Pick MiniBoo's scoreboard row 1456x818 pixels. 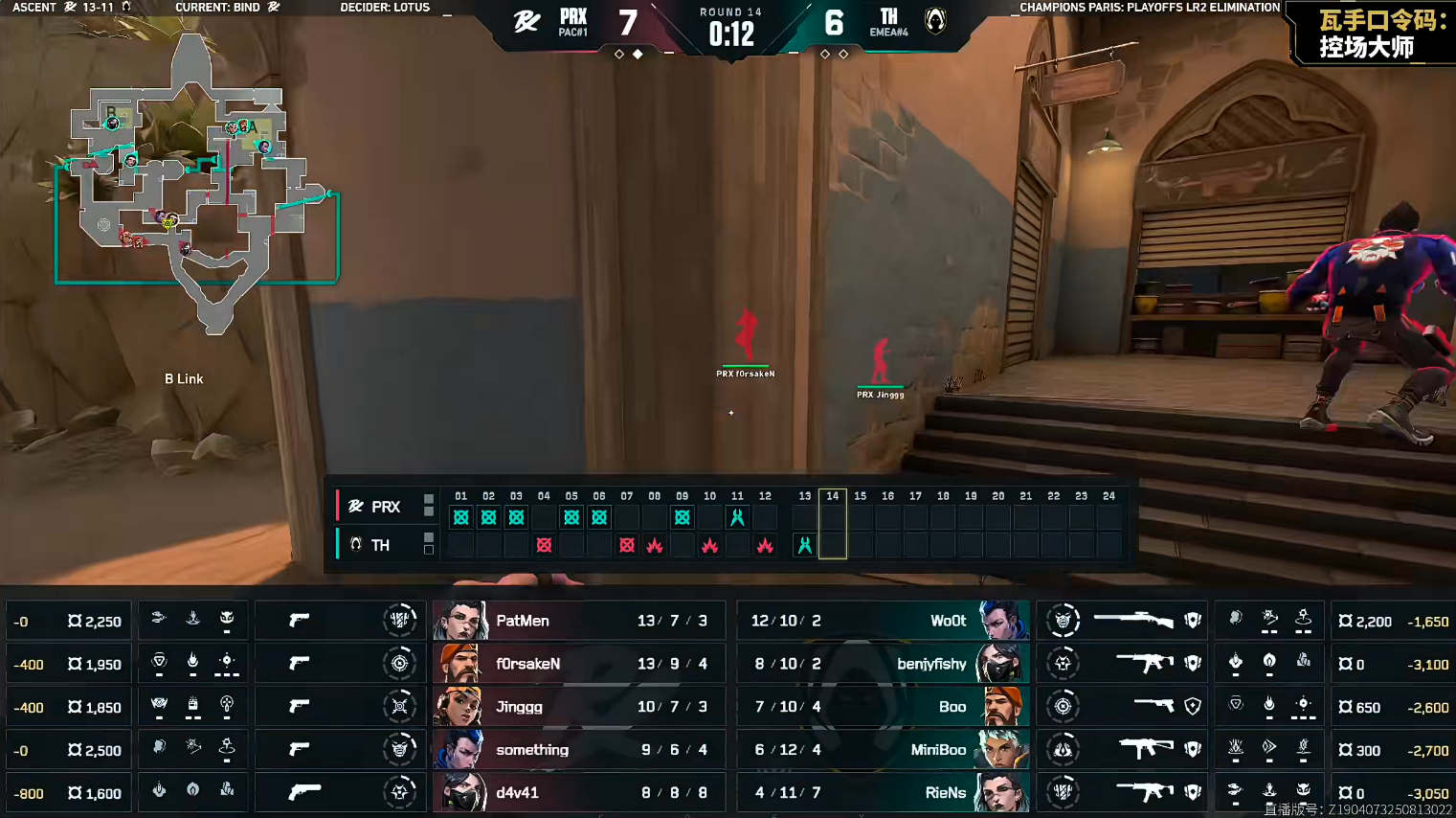click(x=883, y=750)
